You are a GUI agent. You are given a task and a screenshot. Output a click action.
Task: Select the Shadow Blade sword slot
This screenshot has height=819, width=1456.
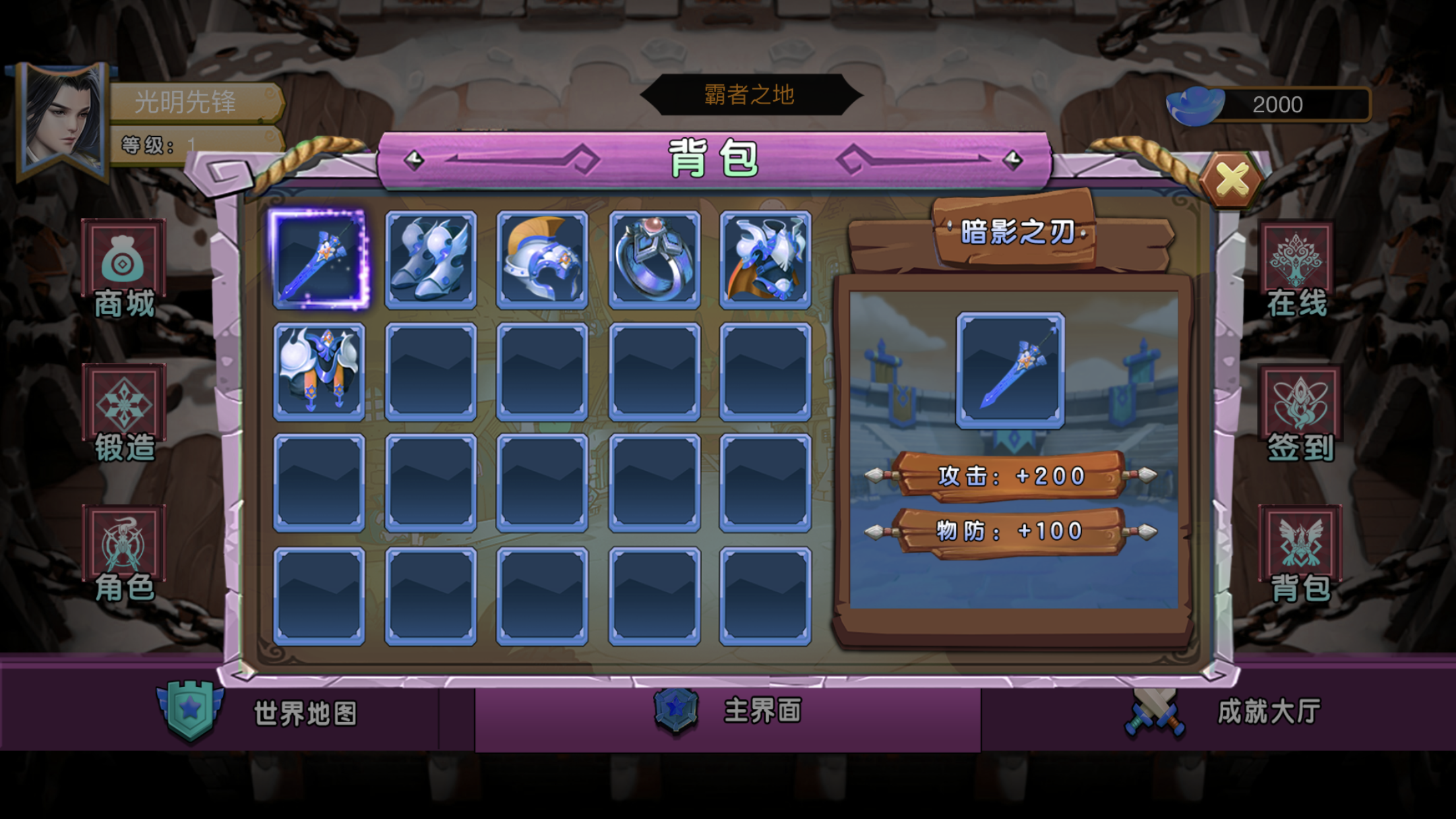[x=319, y=259]
